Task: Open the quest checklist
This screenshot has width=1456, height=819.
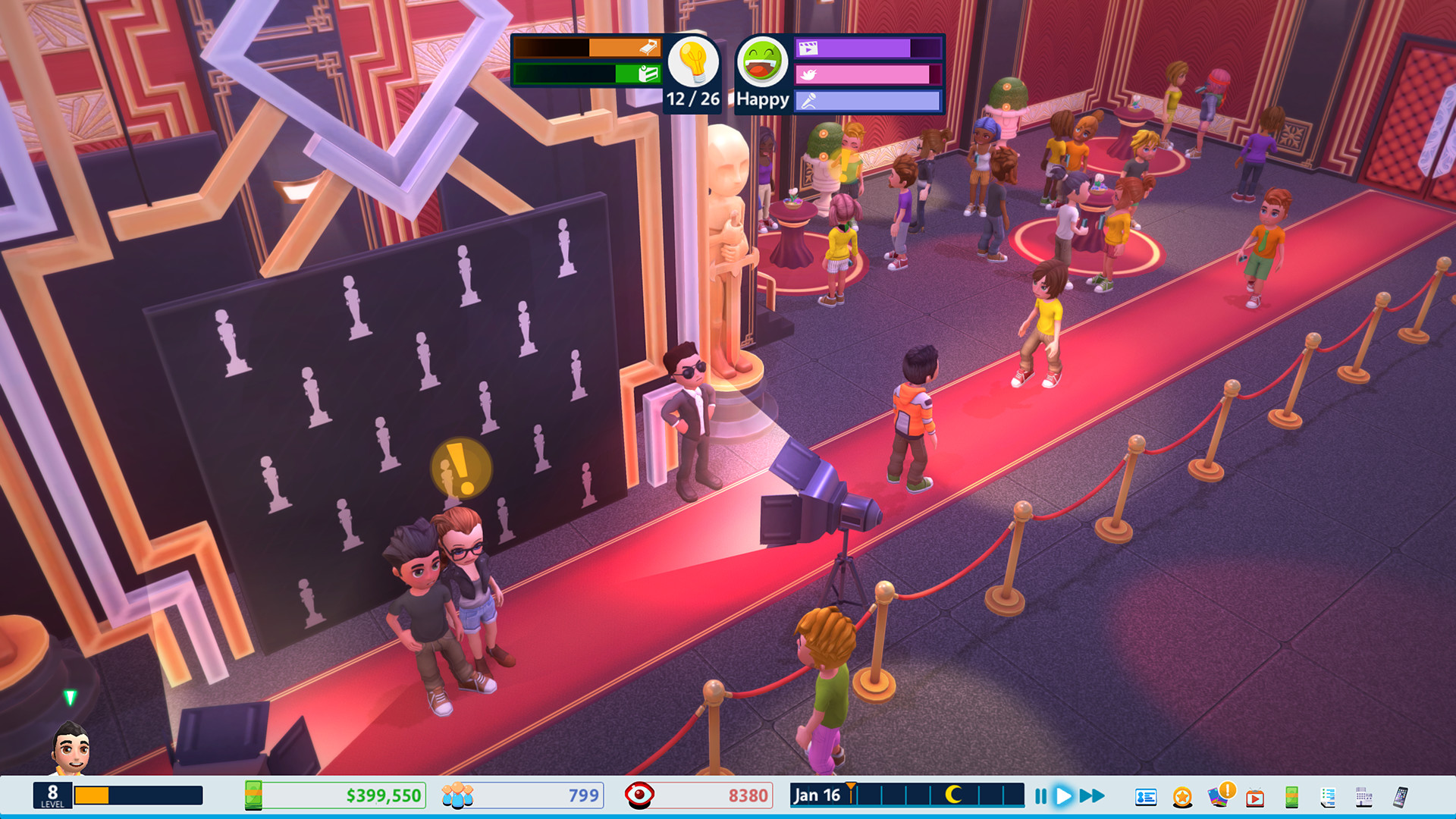Action: [1327, 796]
